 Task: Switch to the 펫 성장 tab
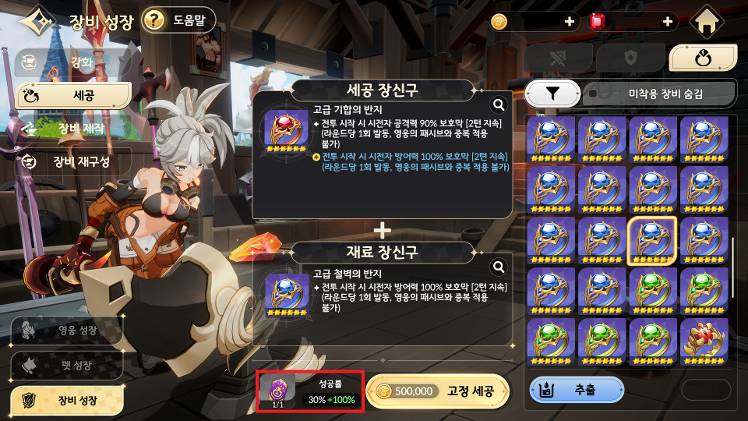(x=68, y=365)
